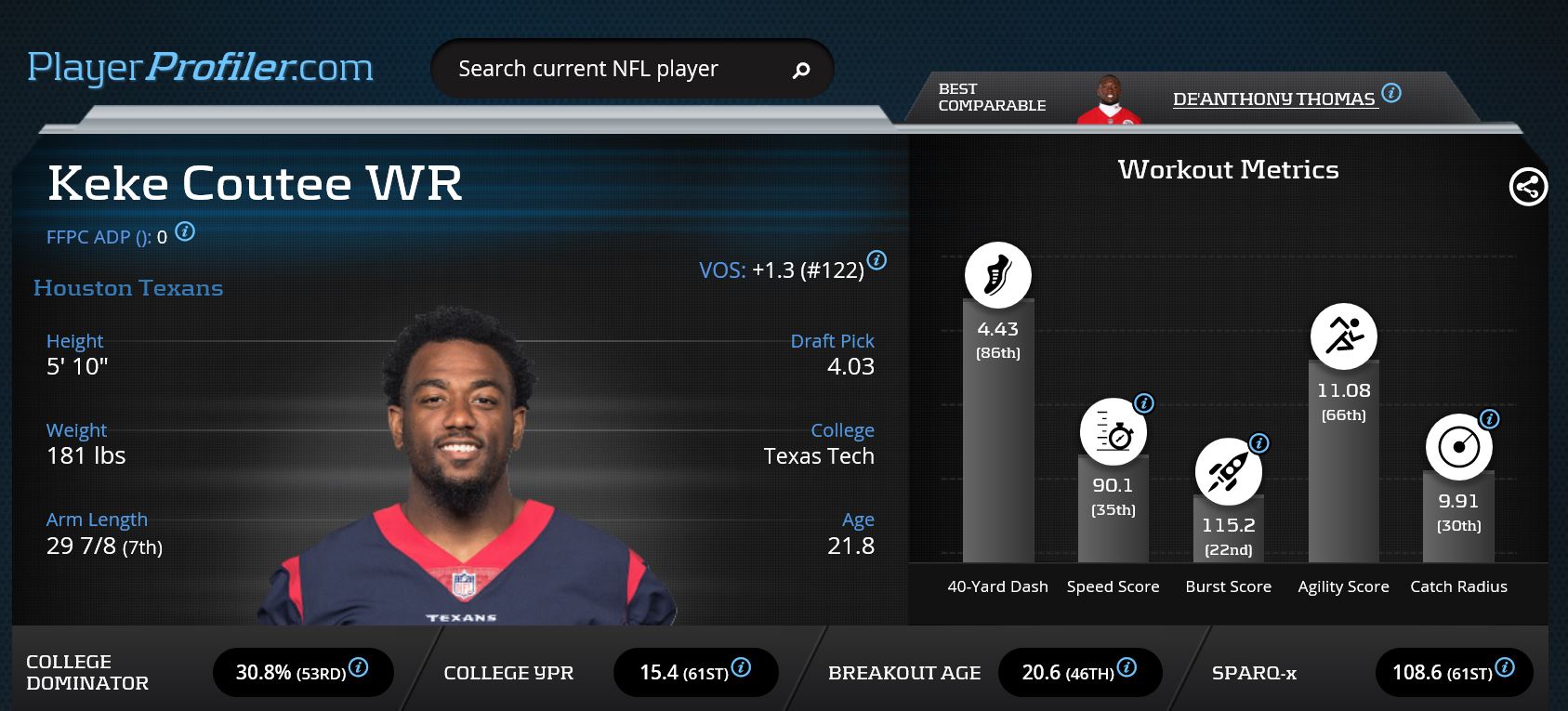Show info about College Dominator rating
Viewport: 1568px width, 711px height.
click(358, 667)
